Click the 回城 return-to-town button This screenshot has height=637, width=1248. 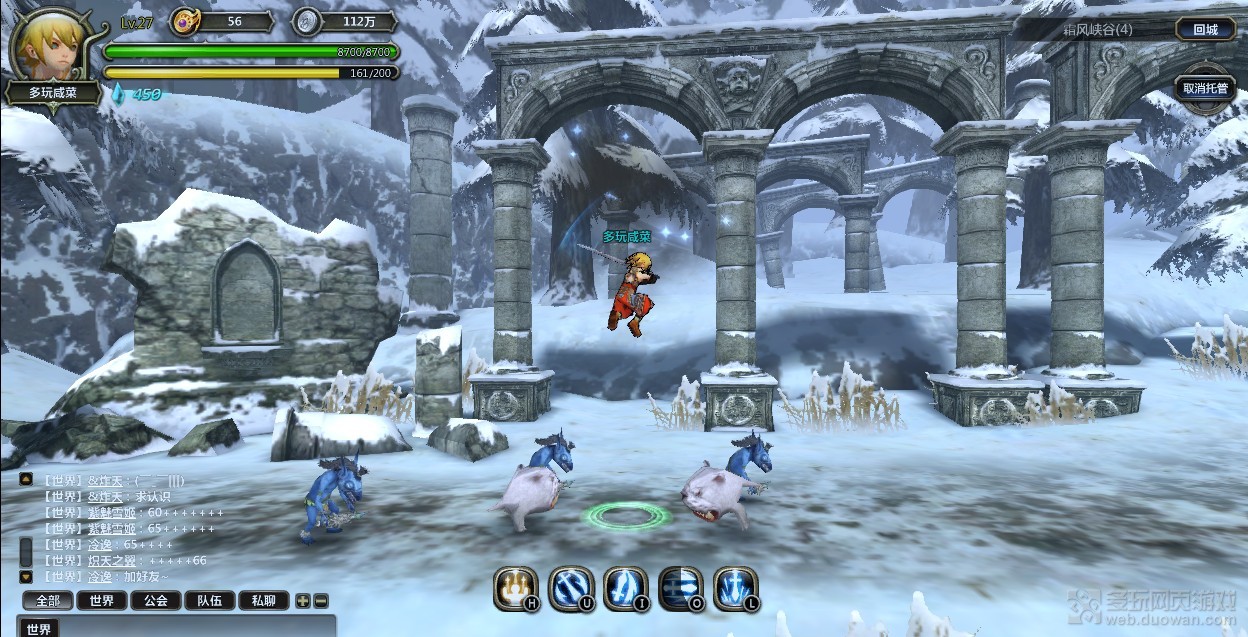click(x=1205, y=29)
